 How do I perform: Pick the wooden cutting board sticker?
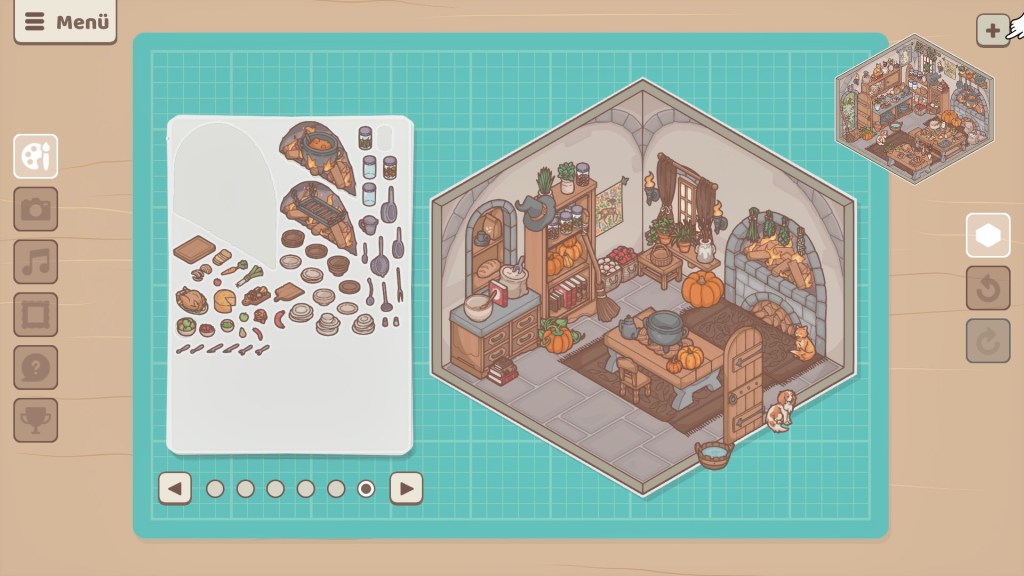[193, 248]
